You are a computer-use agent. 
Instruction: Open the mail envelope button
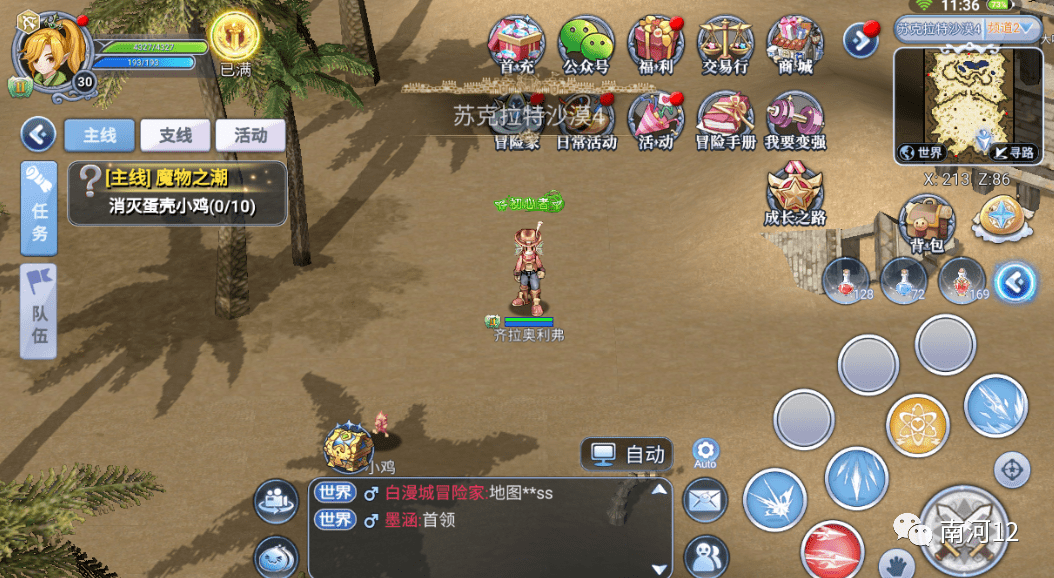(x=707, y=496)
